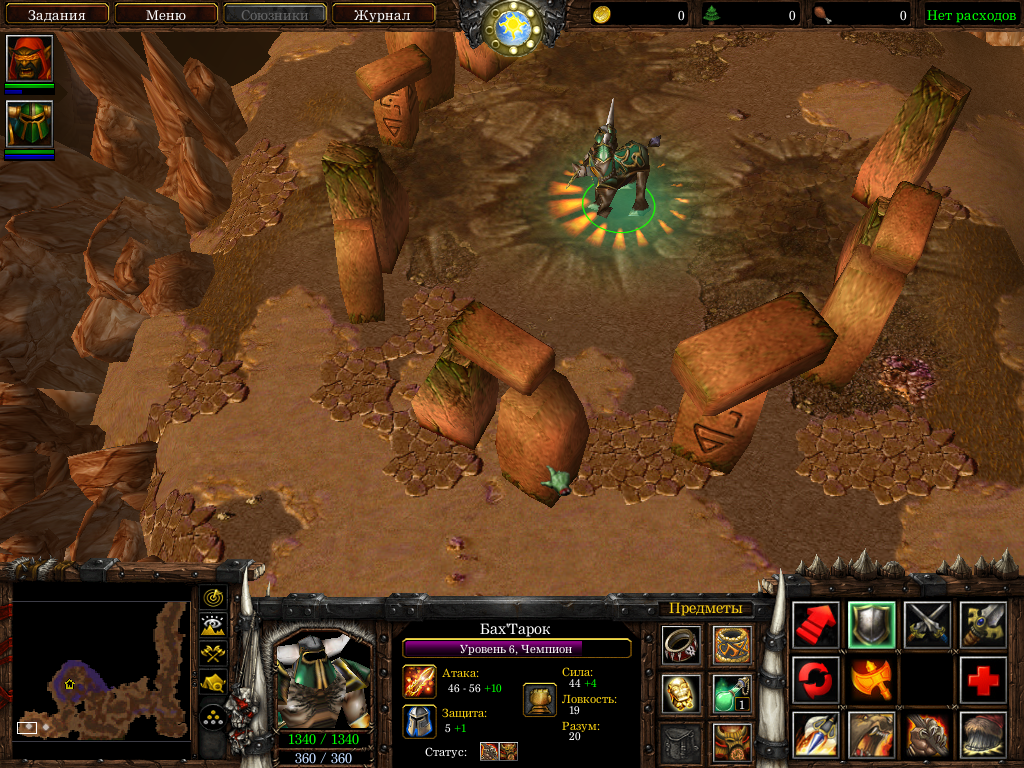
Task: Toggle minimap terrain display eye button
Action: tap(212, 626)
